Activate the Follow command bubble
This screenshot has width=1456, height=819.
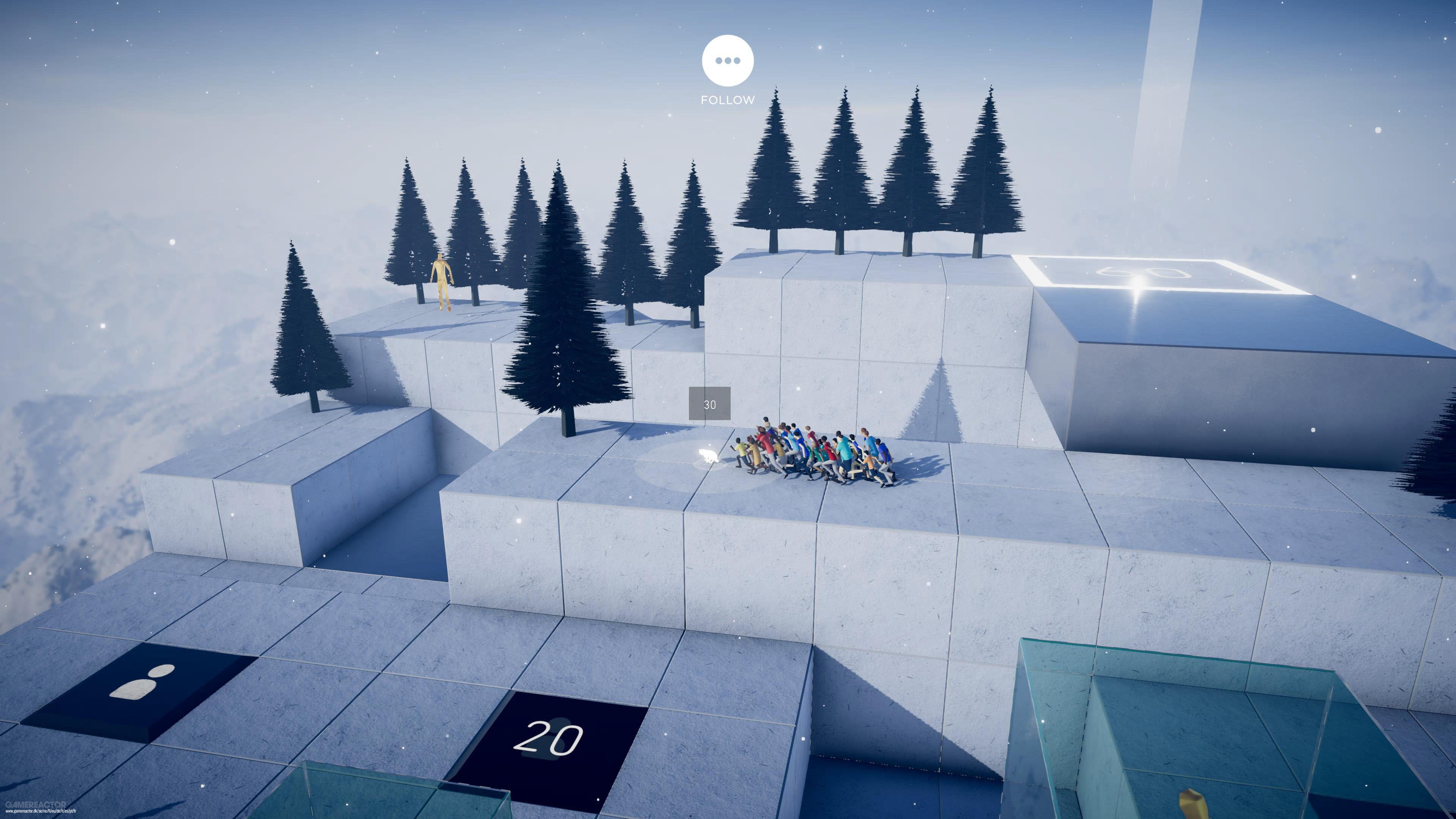pos(728,61)
